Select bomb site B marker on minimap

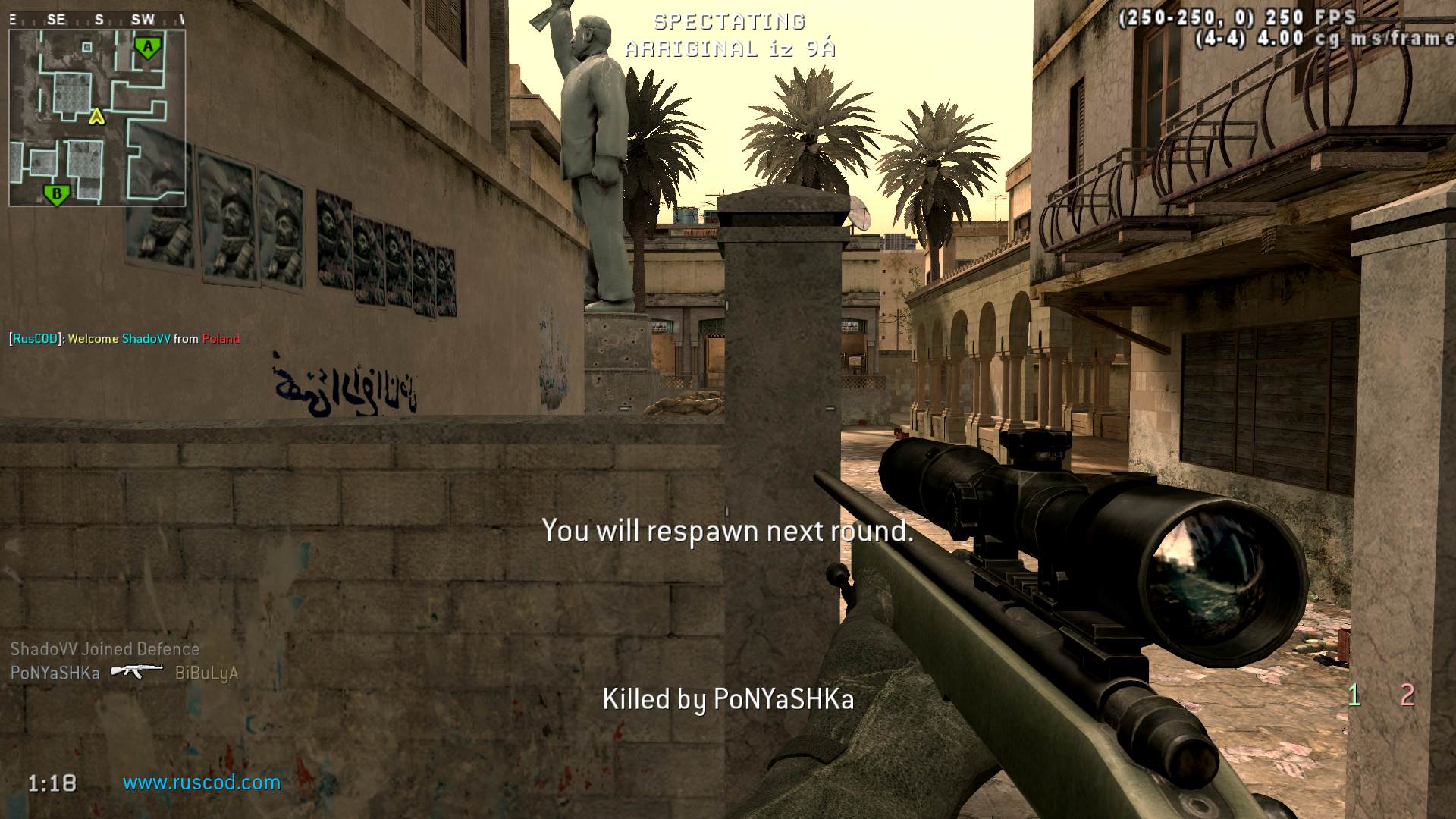click(56, 195)
